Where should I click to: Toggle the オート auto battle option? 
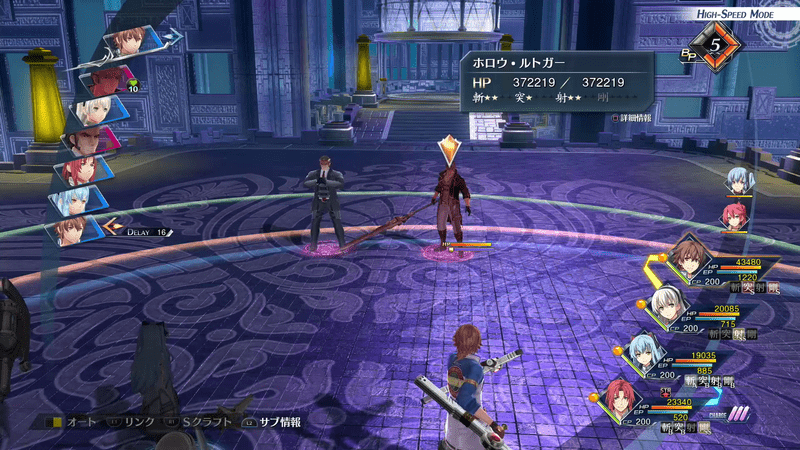(x=76, y=422)
